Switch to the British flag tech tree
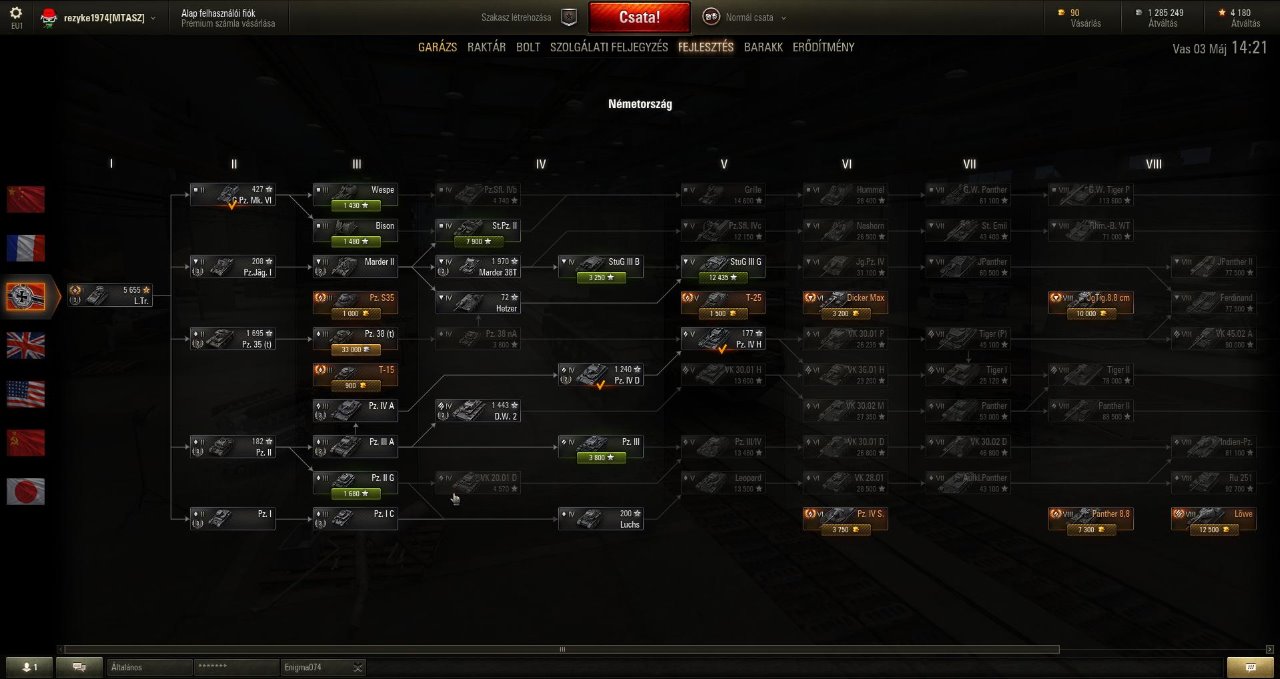 click(x=26, y=345)
